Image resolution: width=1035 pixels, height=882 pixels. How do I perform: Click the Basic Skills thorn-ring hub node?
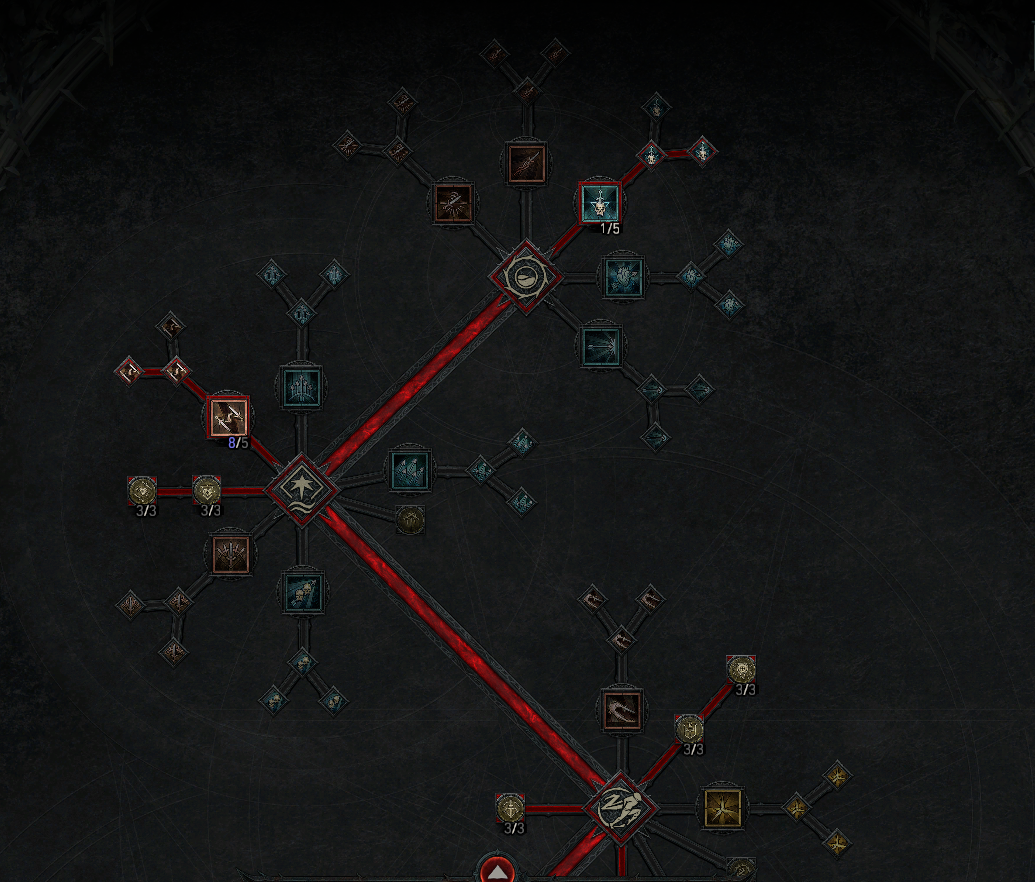point(526,276)
